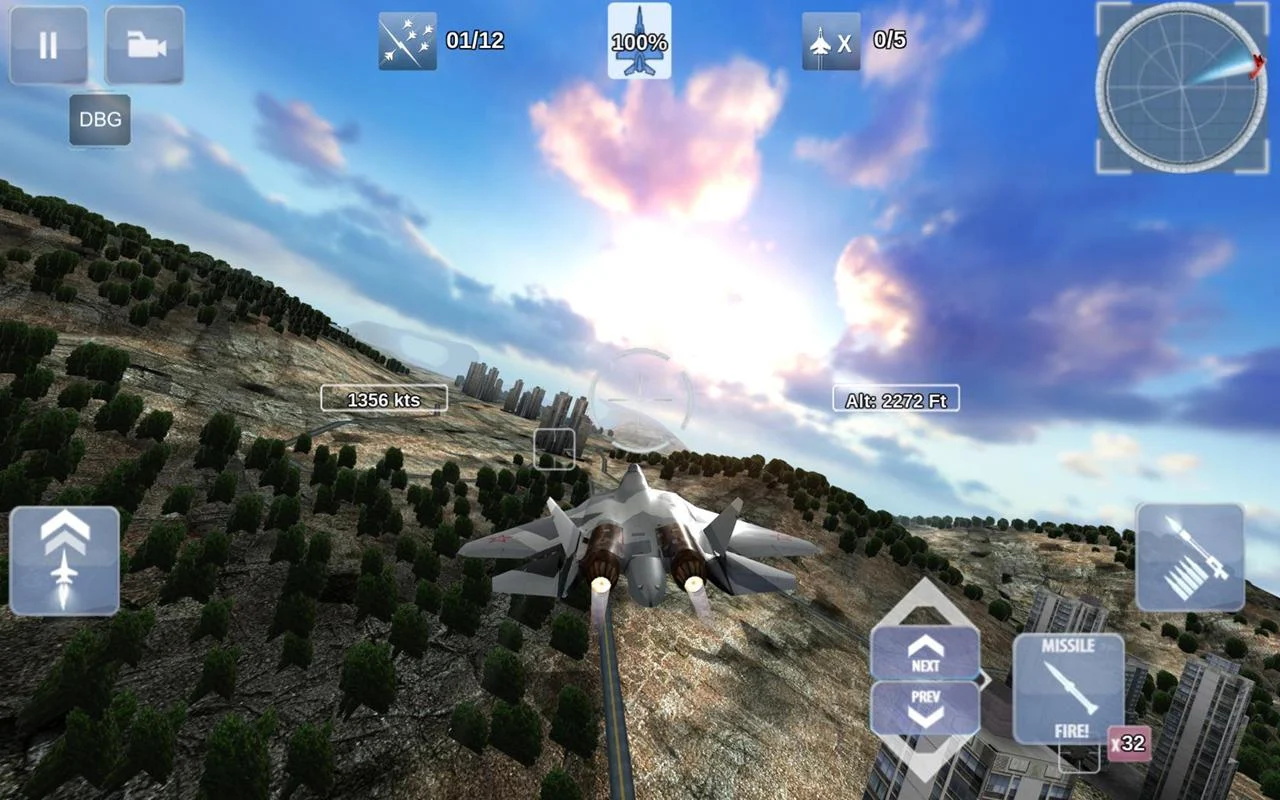Tap the squadron kills 01/12 icon
Image resolution: width=1280 pixels, height=800 pixels.
(x=406, y=43)
